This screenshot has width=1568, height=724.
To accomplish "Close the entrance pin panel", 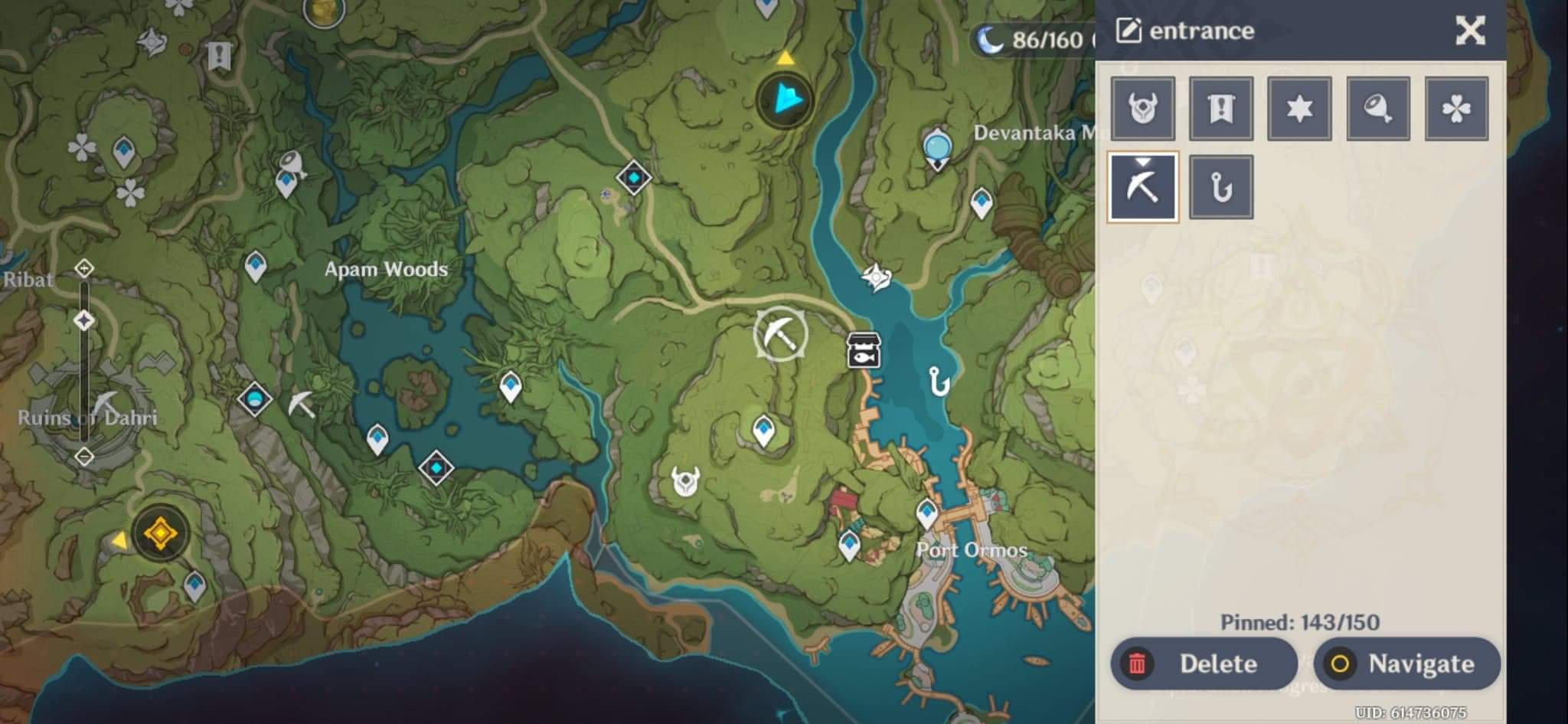I will (x=1469, y=30).
